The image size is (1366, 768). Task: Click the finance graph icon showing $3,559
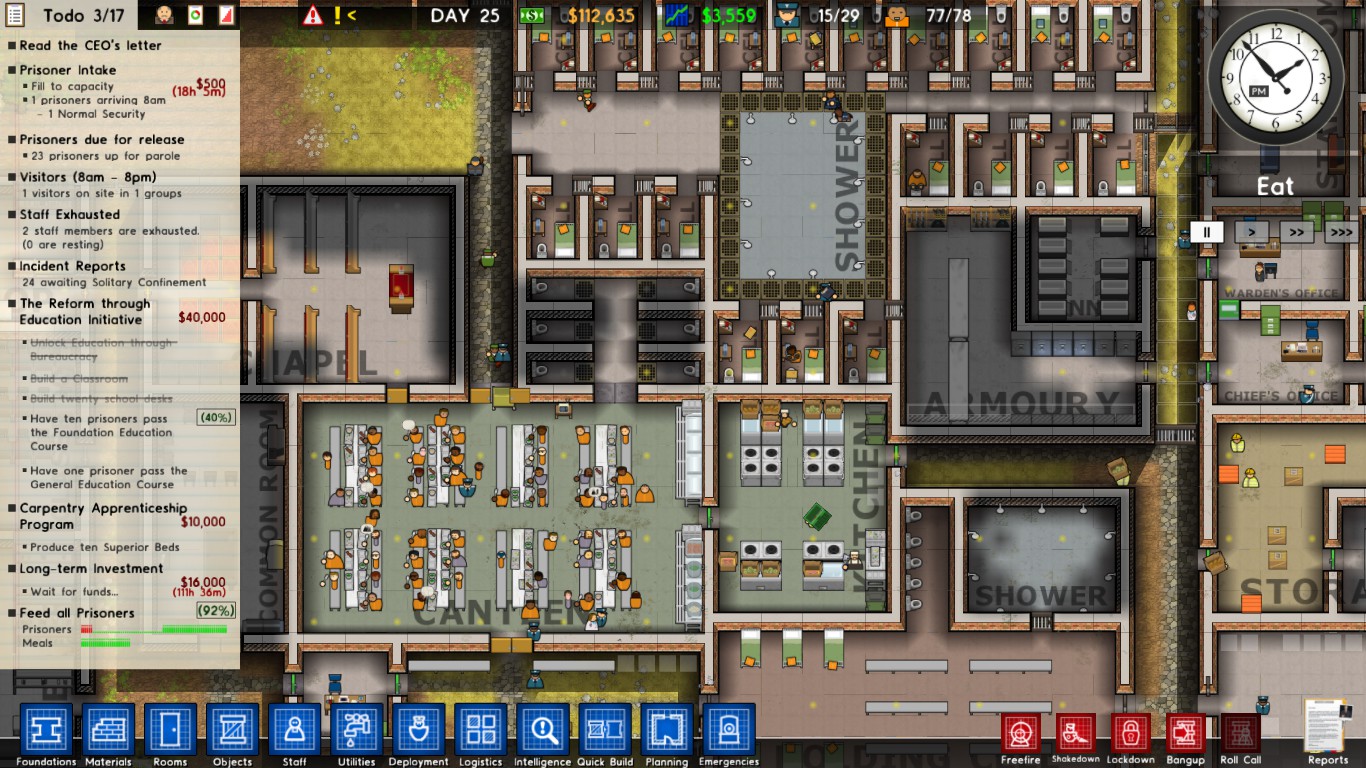tap(678, 15)
